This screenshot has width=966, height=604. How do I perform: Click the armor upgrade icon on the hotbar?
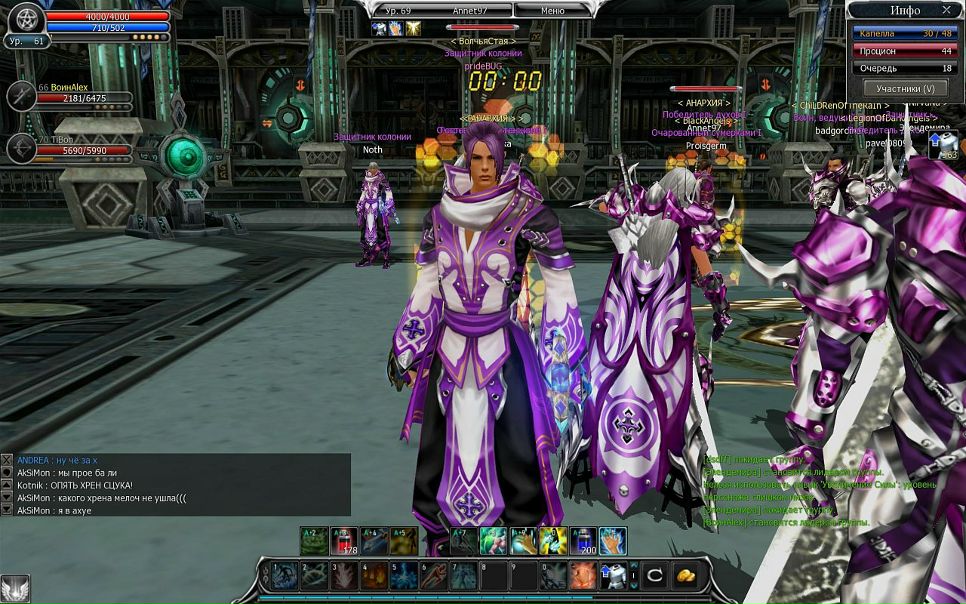(x=612, y=575)
